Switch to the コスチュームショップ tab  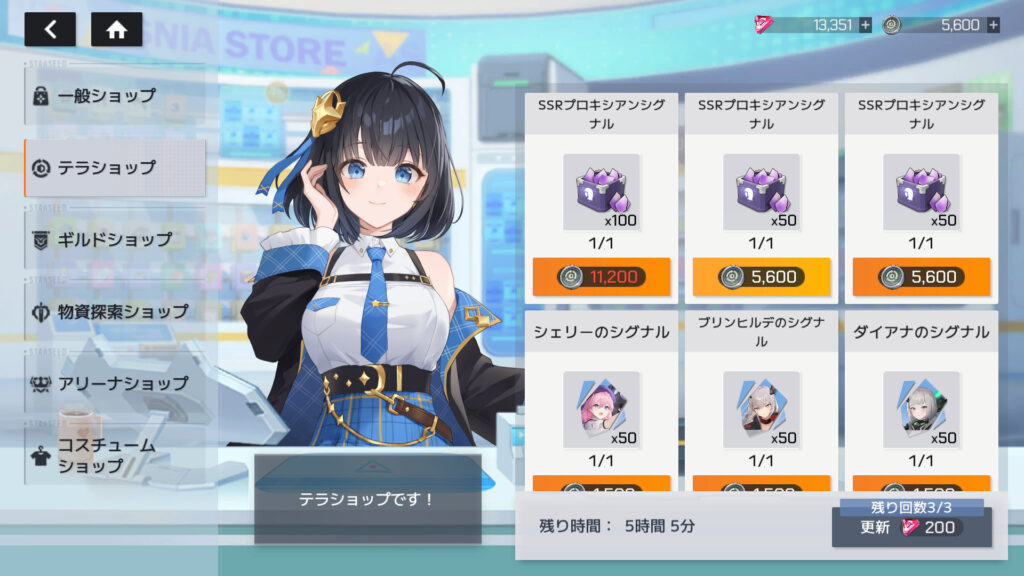point(114,456)
